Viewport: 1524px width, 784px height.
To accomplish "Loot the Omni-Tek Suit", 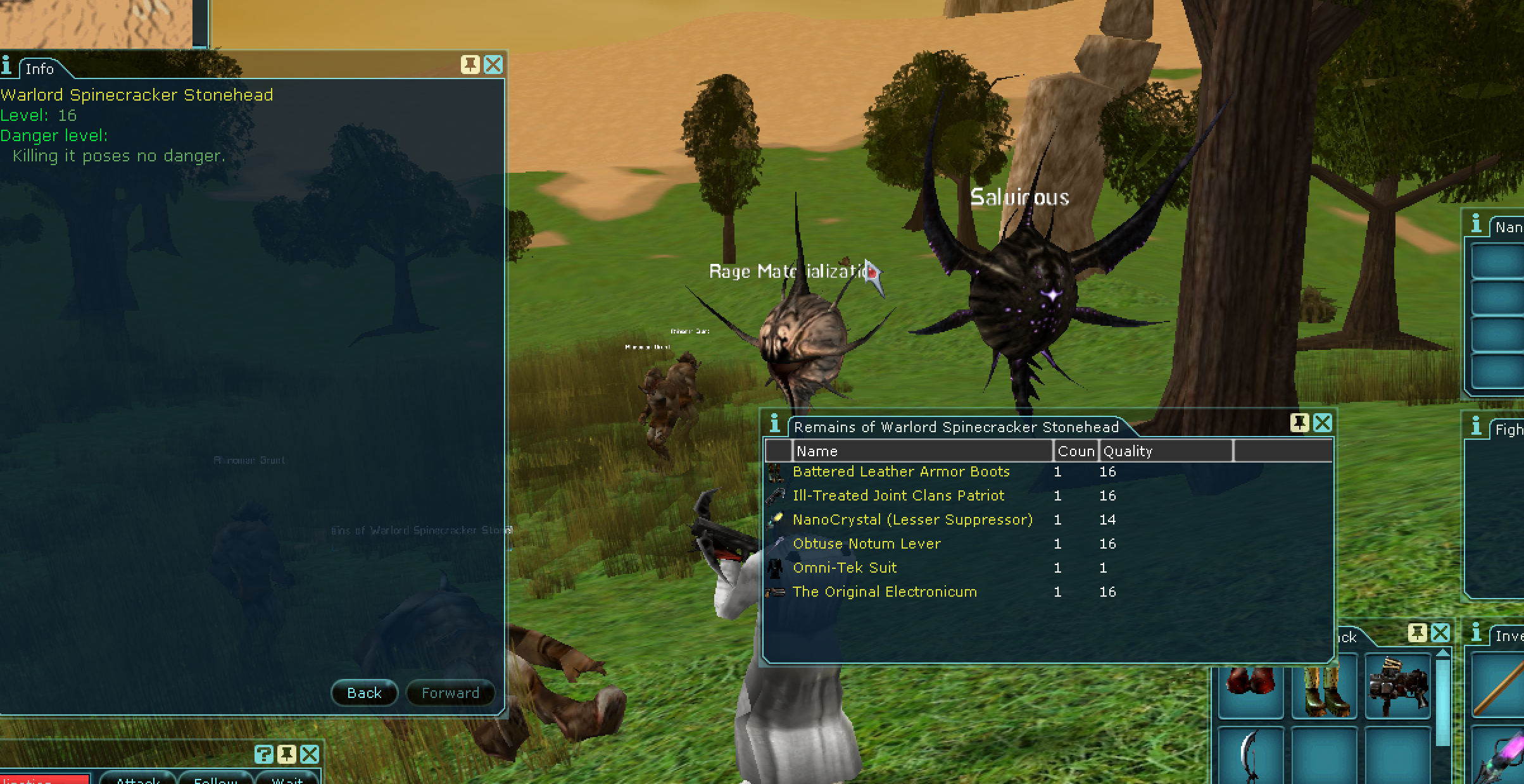I will (x=845, y=568).
